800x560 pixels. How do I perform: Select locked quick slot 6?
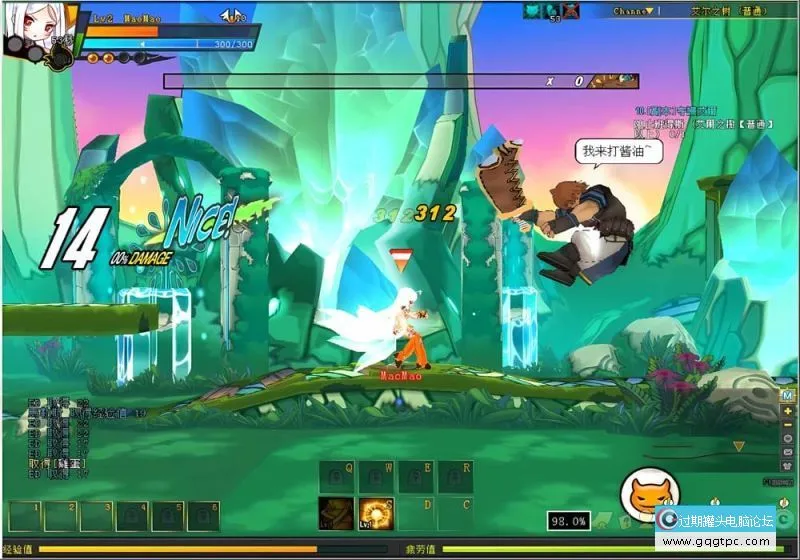pyautogui.click(x=203, y=517)
